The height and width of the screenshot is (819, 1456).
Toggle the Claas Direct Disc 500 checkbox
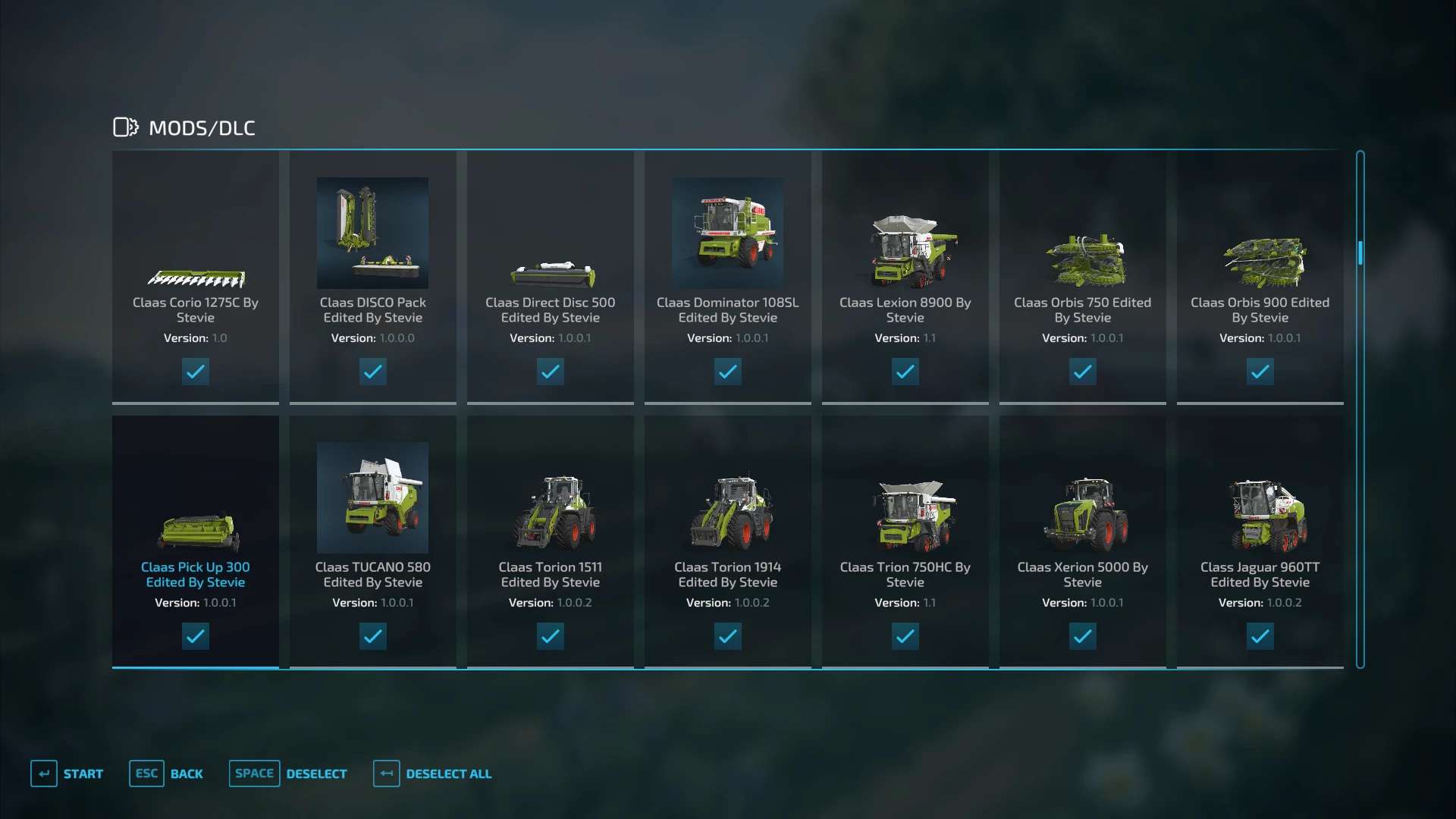tap(551, 372)
